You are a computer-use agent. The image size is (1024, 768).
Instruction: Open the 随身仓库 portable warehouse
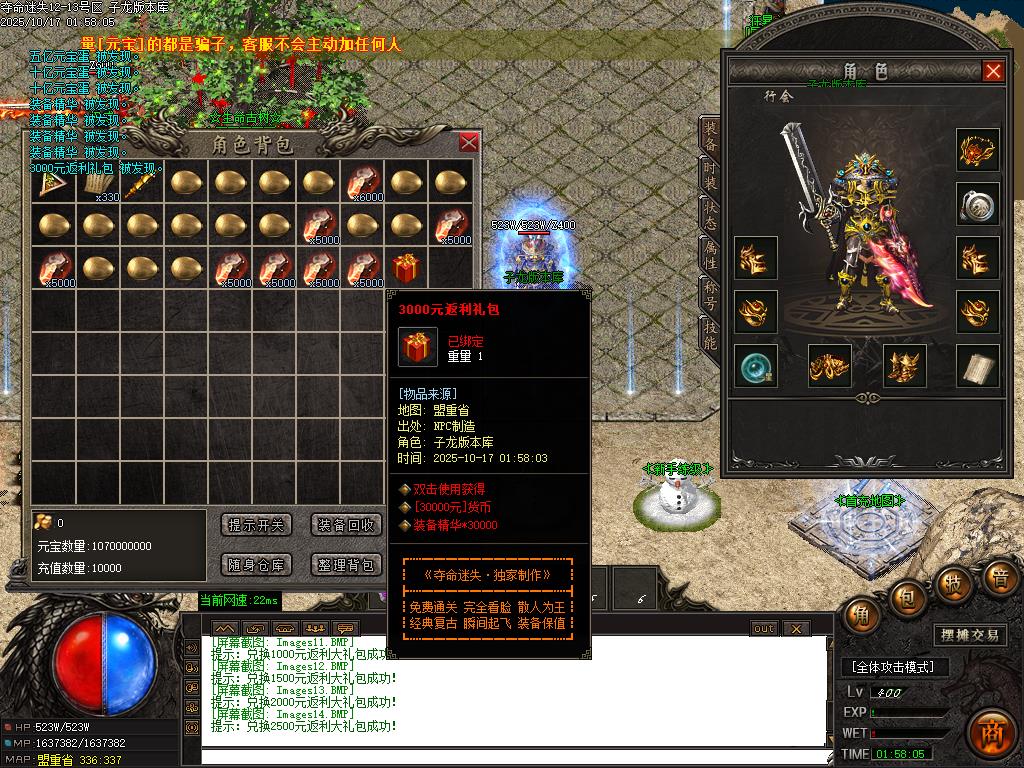[x=256, y=565]
